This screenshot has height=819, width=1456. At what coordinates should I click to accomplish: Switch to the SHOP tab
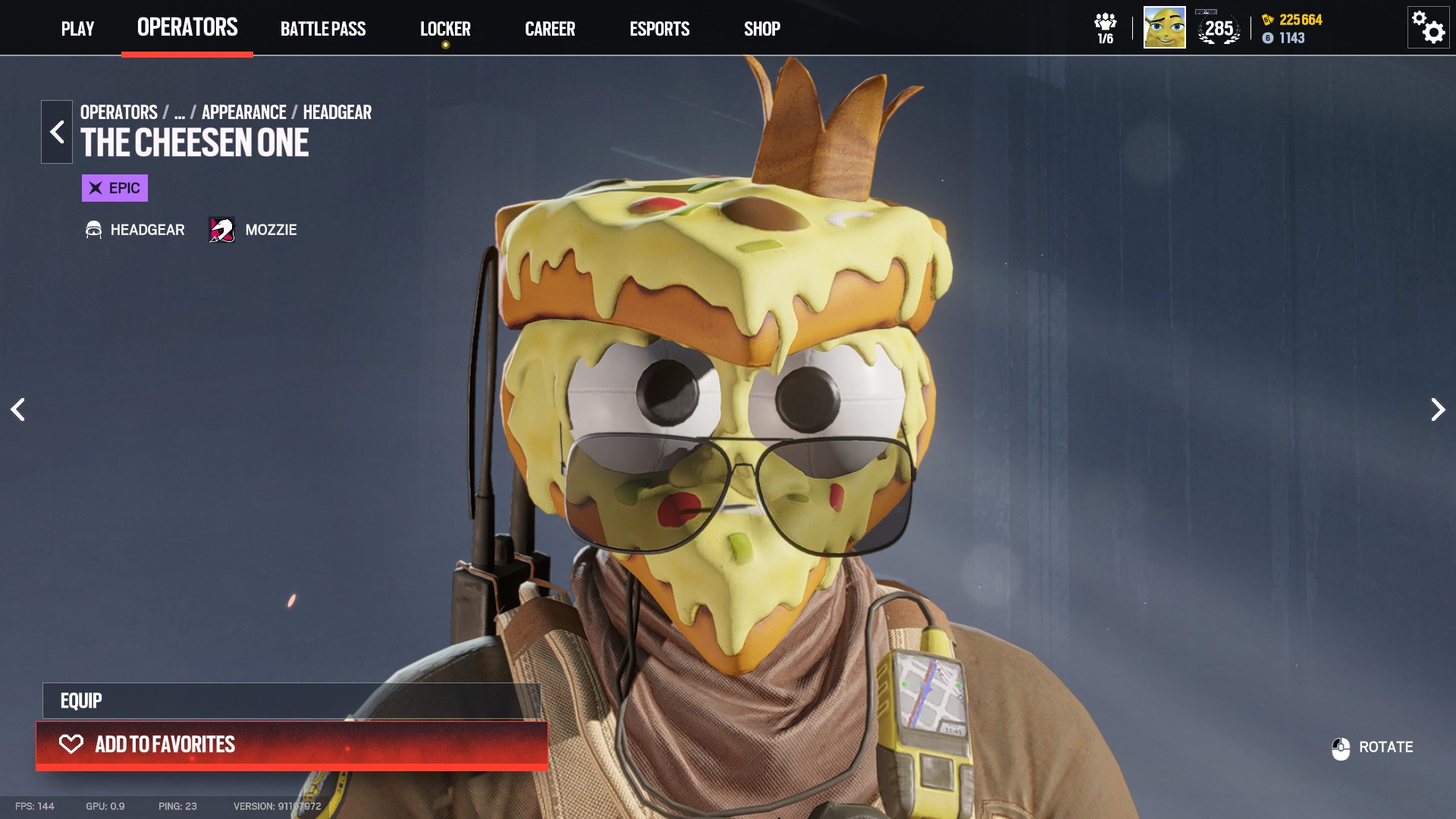pyautogui.click(x=762, y=29)
